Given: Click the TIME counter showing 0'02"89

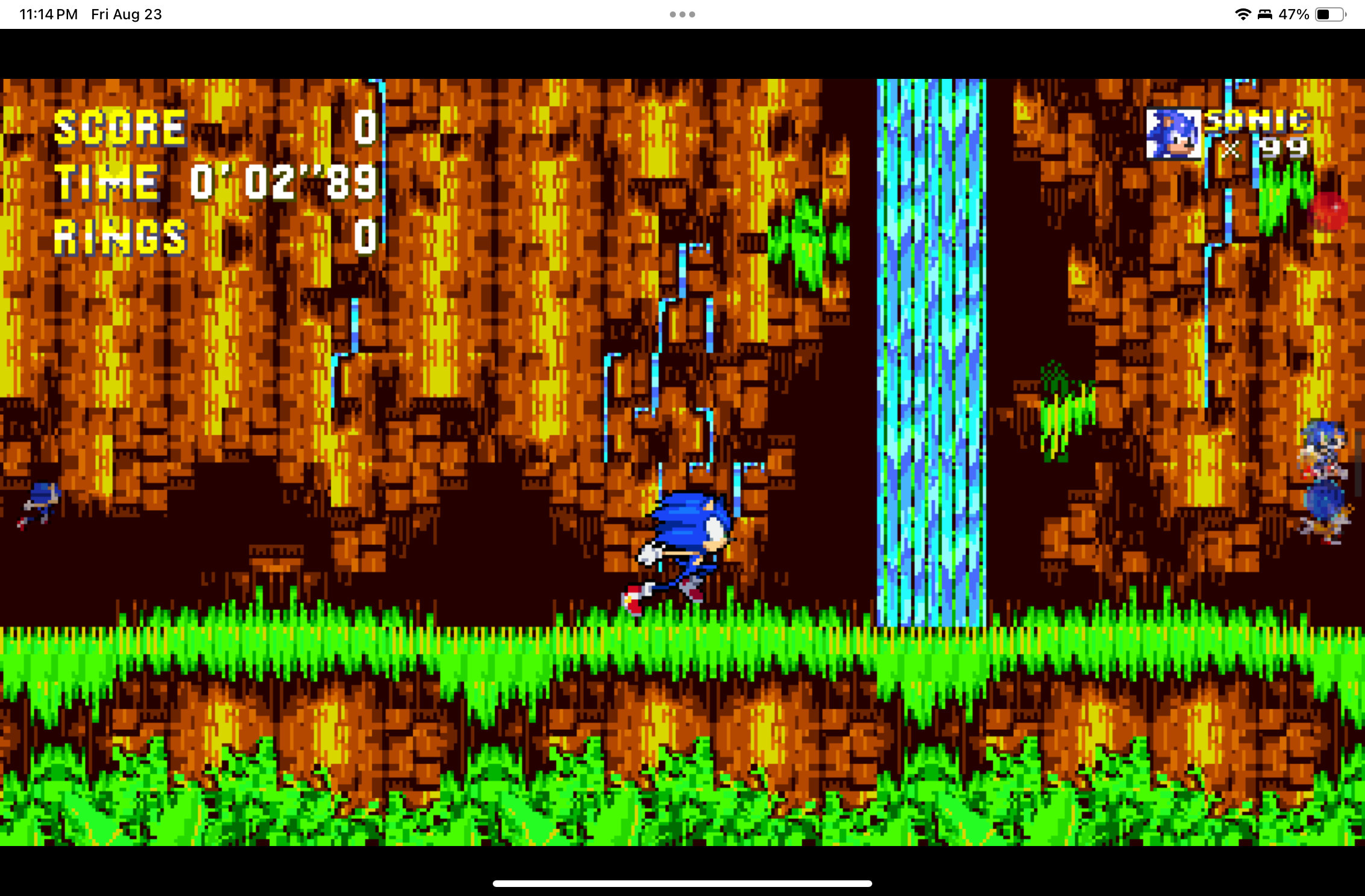Looking at the screenshot, I should (283, 182).
